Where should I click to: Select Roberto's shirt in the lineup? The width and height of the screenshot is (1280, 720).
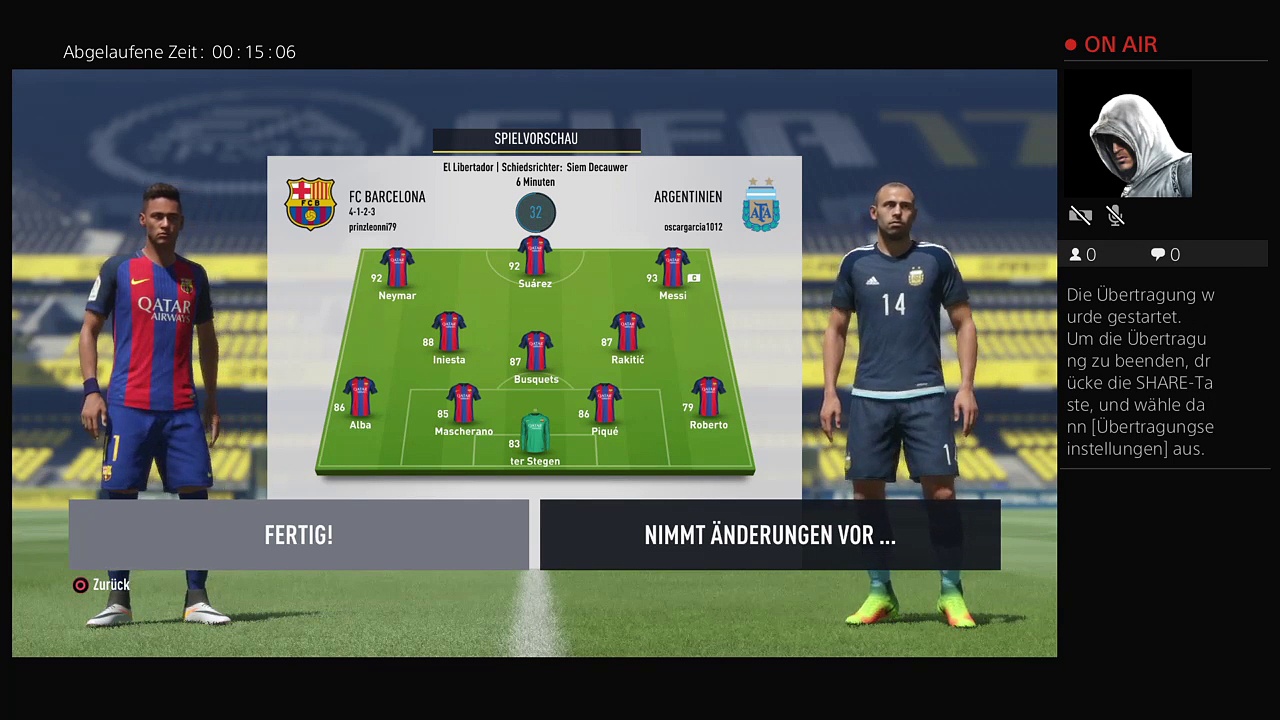tap(708, 397)
